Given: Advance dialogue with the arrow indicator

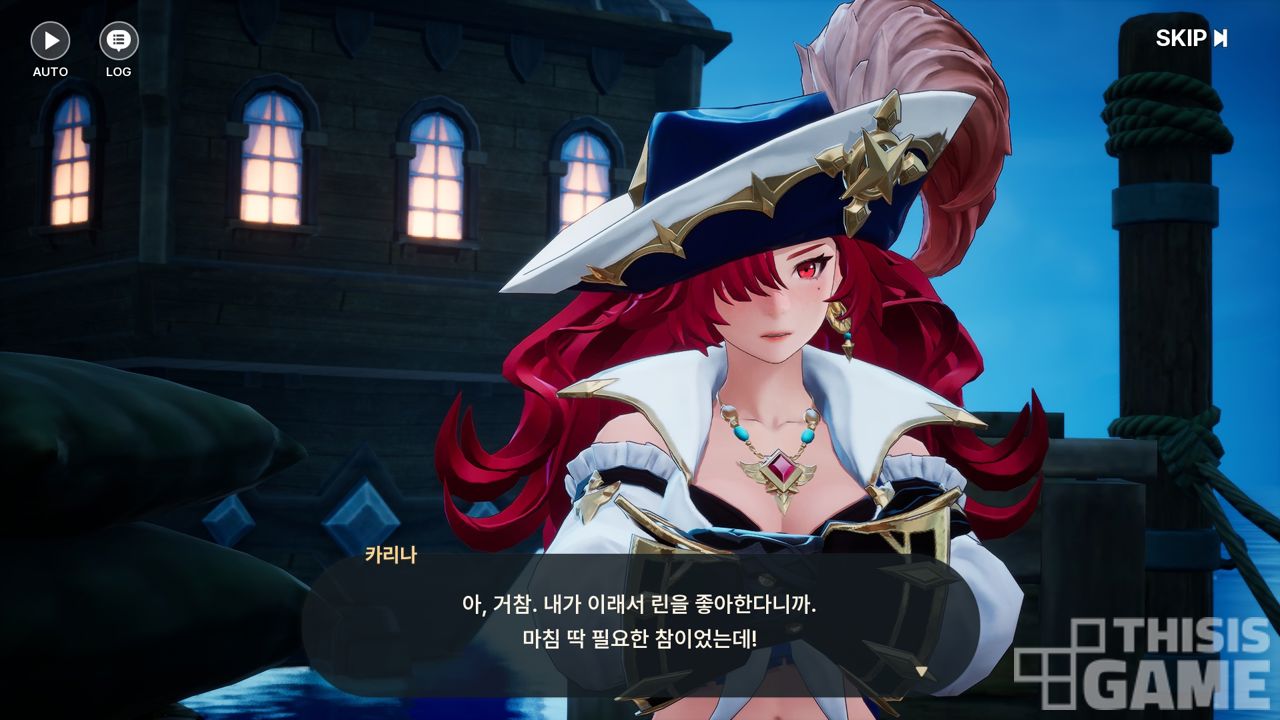Looking at the screenshot, I should pos(922,671).
